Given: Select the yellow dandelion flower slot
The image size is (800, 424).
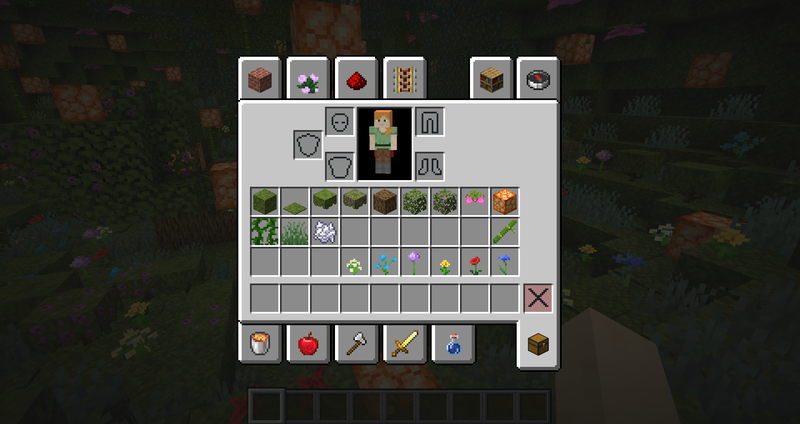Looking at the screenshot, I should [x=445, y=263].
